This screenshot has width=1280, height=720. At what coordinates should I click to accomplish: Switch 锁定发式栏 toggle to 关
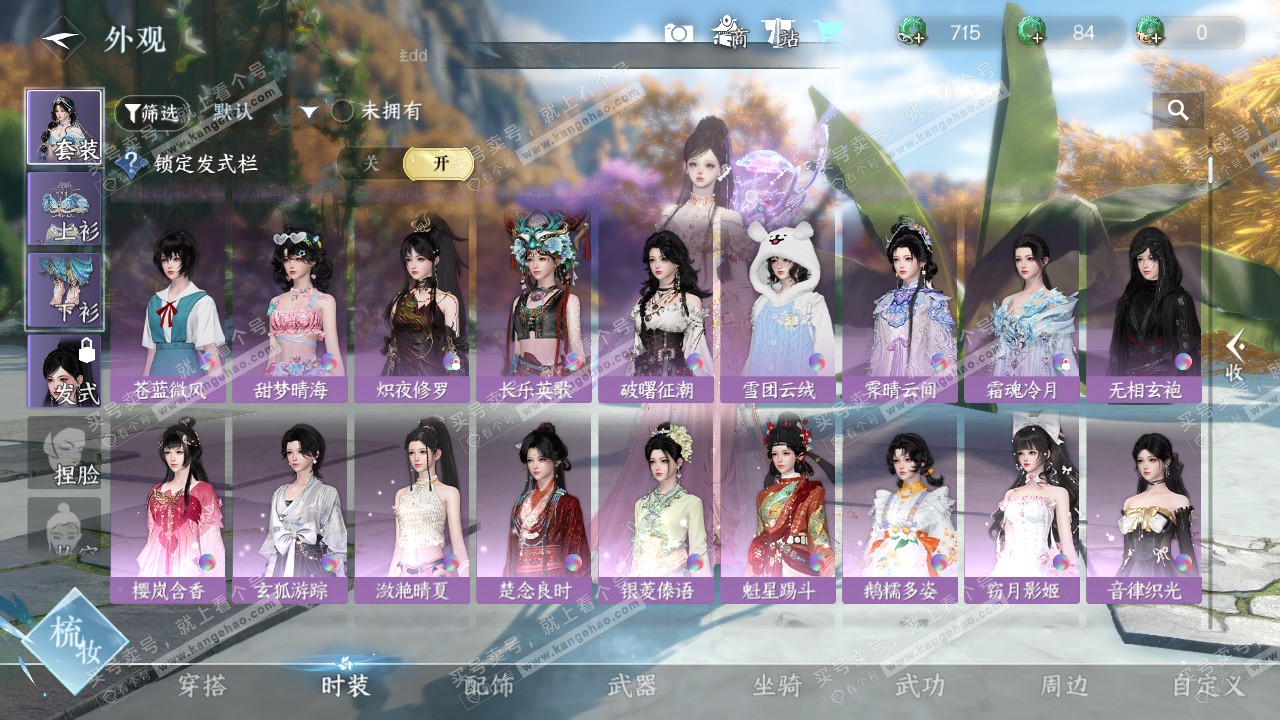371,163
